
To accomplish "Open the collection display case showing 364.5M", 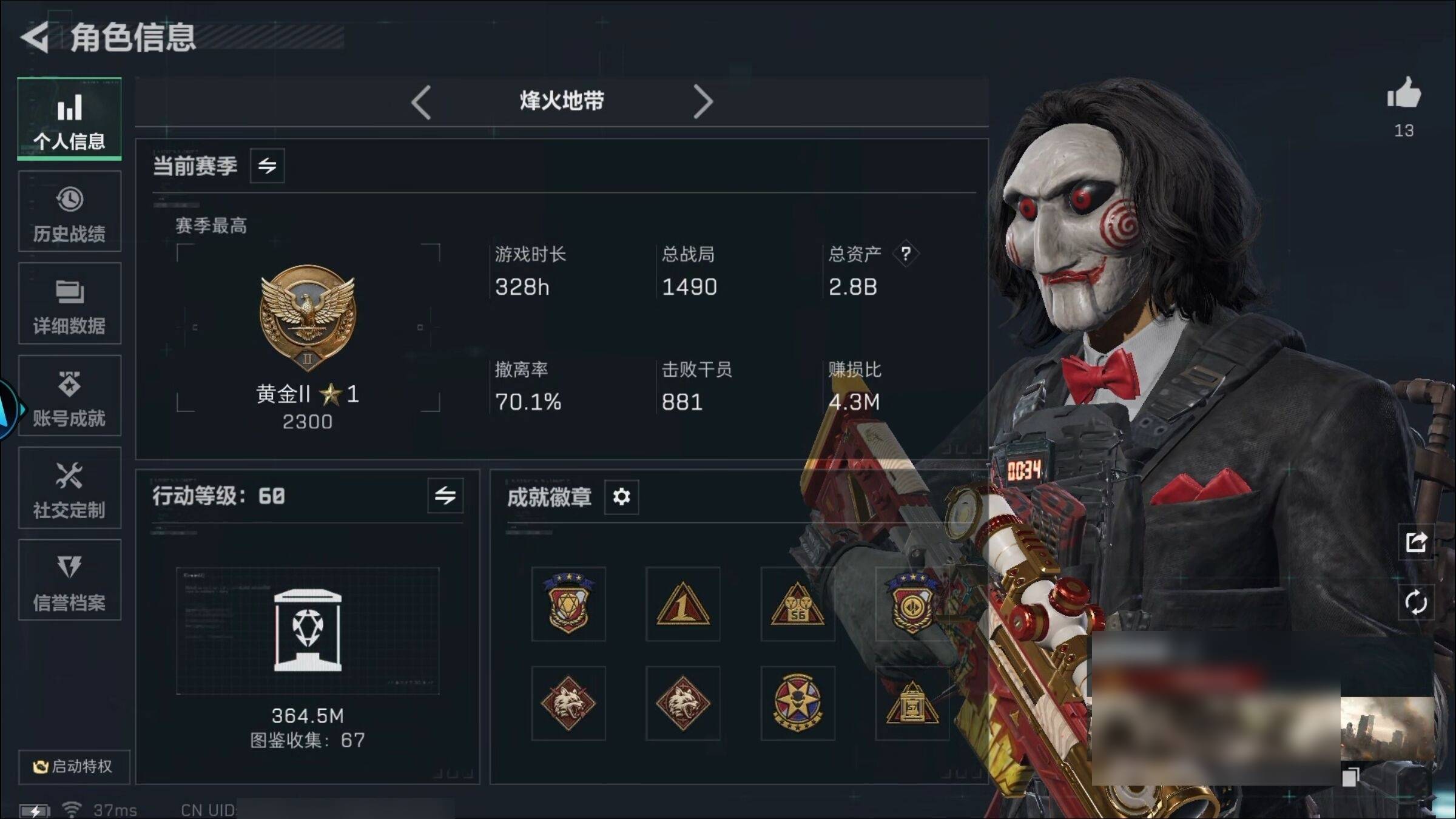I will [x=308, y=631].
